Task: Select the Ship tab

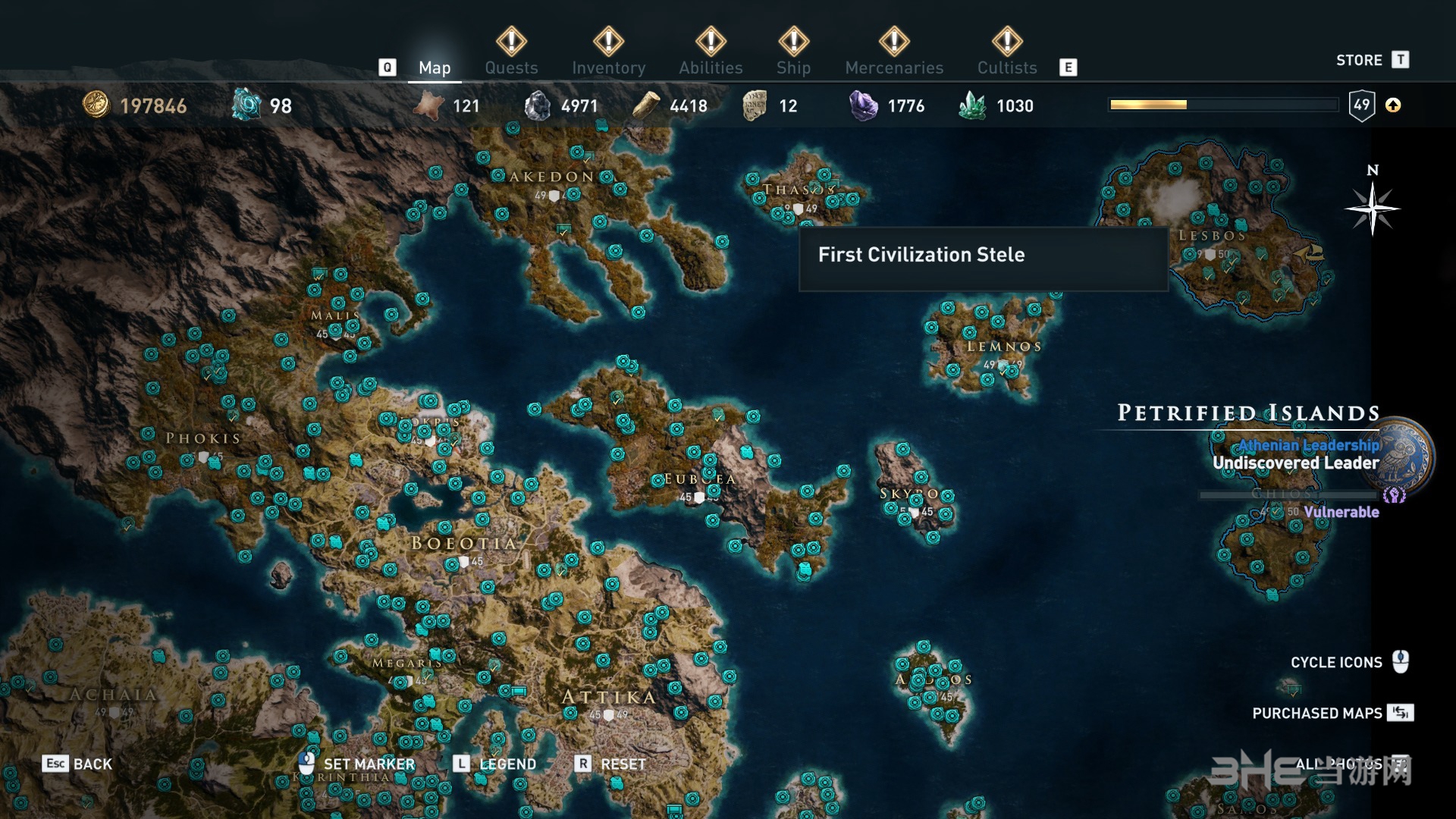Action: pos(793,67)
